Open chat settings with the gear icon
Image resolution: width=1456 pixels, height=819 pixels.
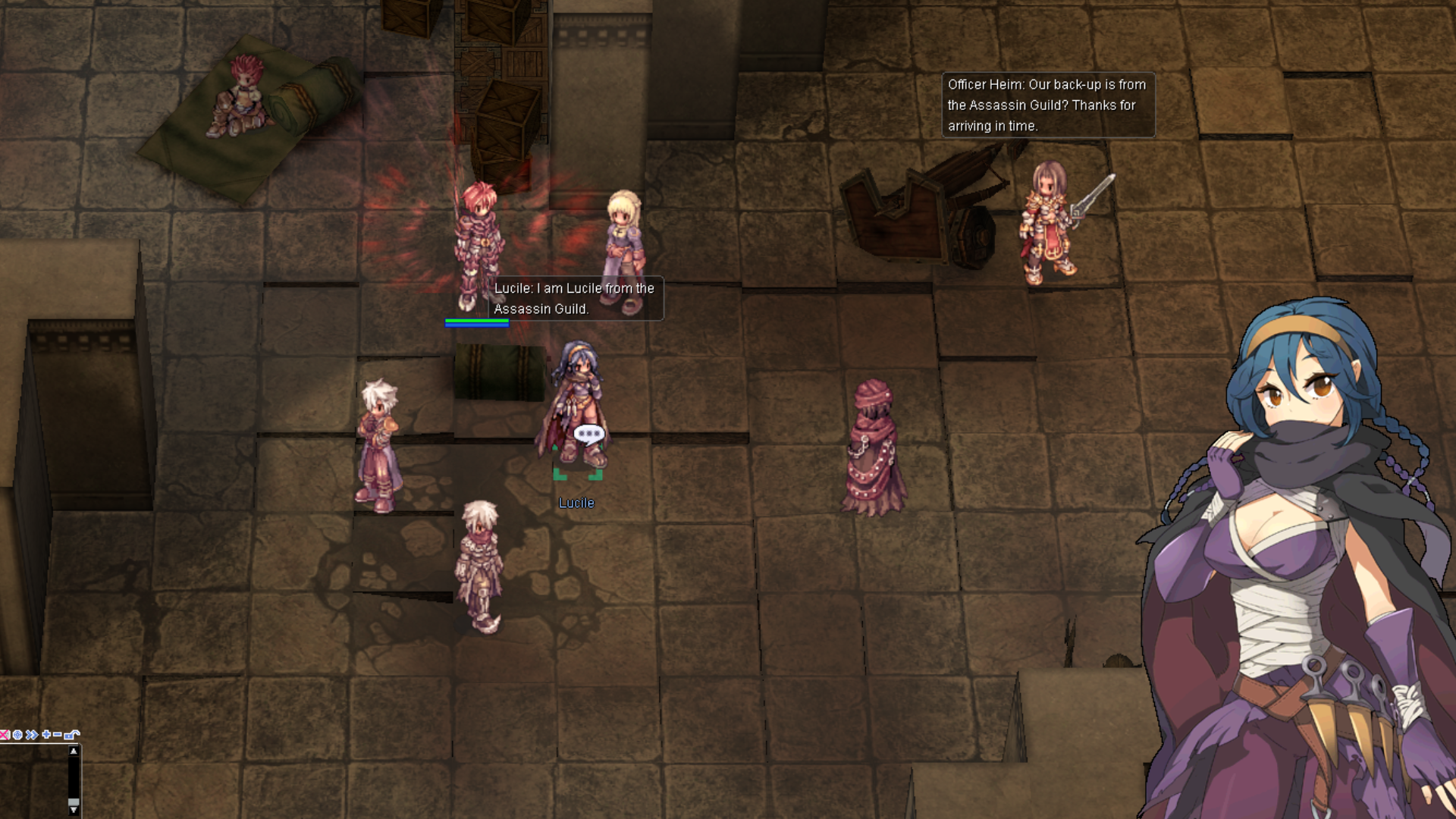pyautogui.click(x=17, y=734)
